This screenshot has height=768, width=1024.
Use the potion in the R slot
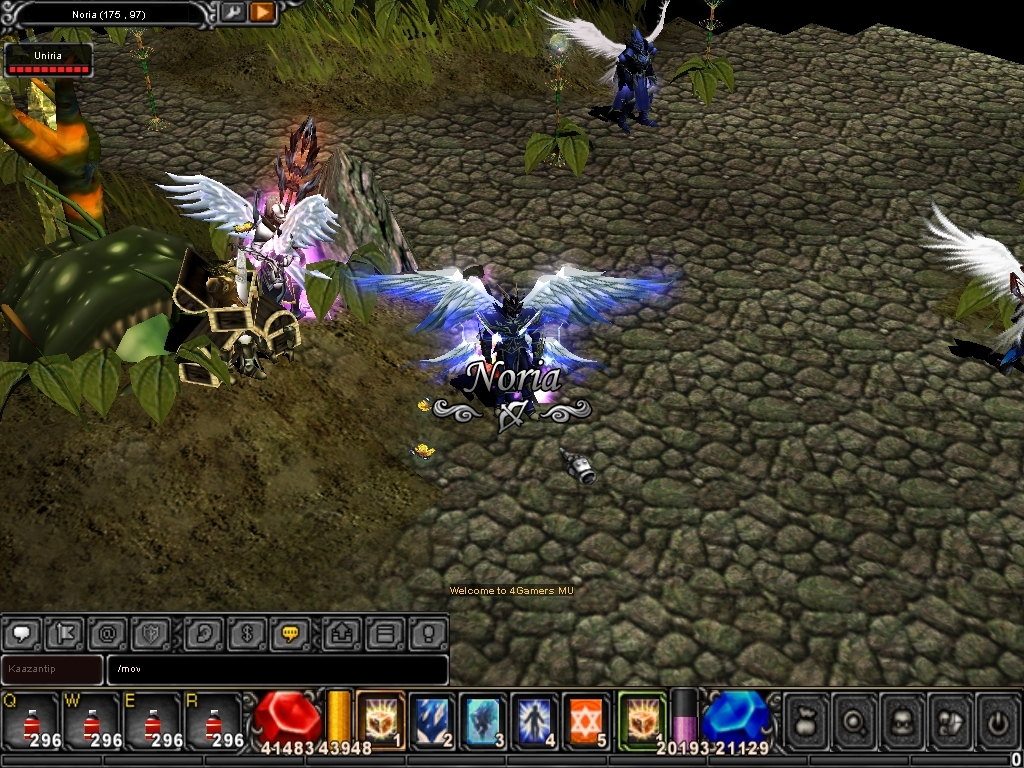click(x=214, y=720)
